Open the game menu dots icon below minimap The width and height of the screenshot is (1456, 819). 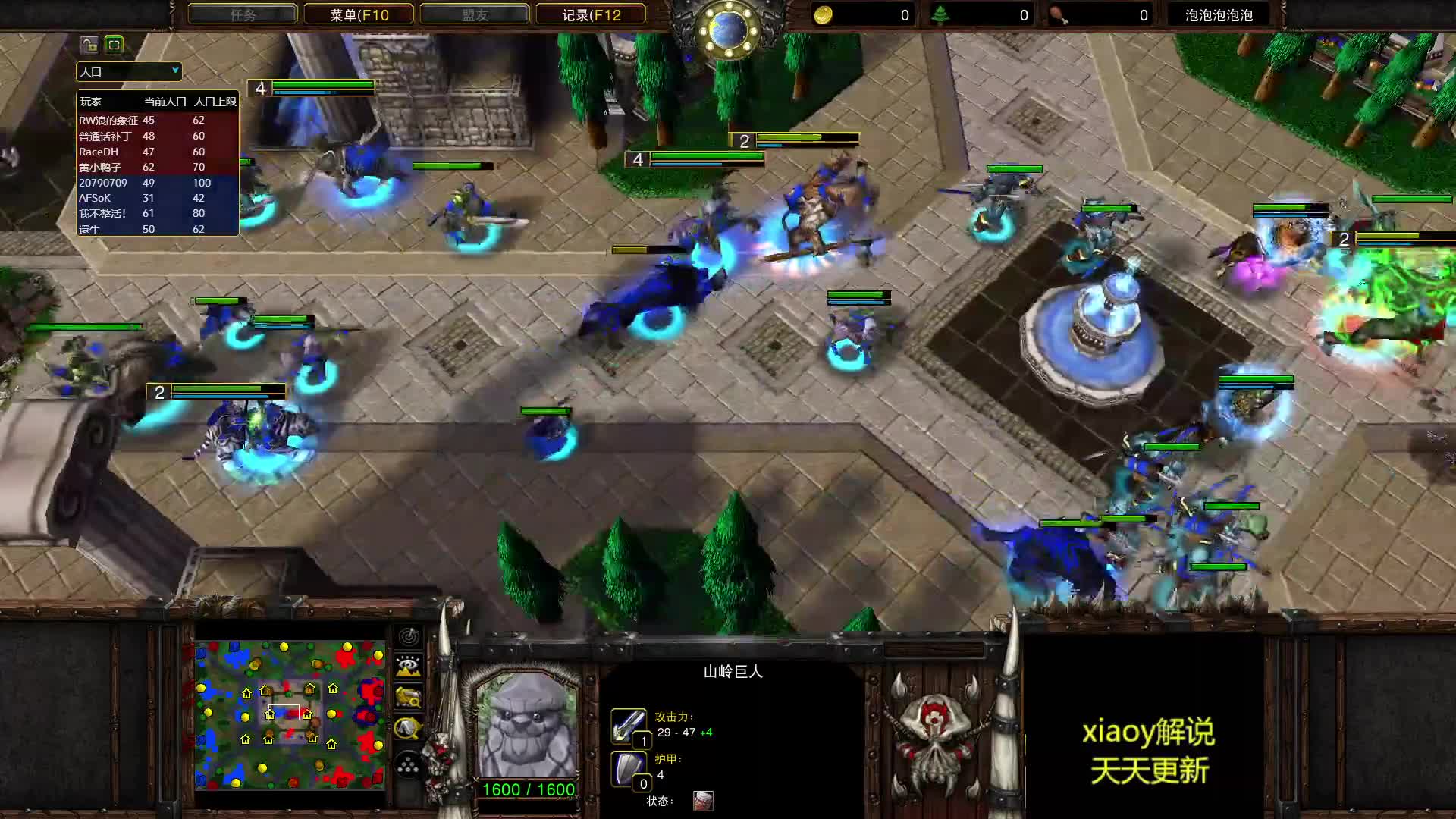409,764
